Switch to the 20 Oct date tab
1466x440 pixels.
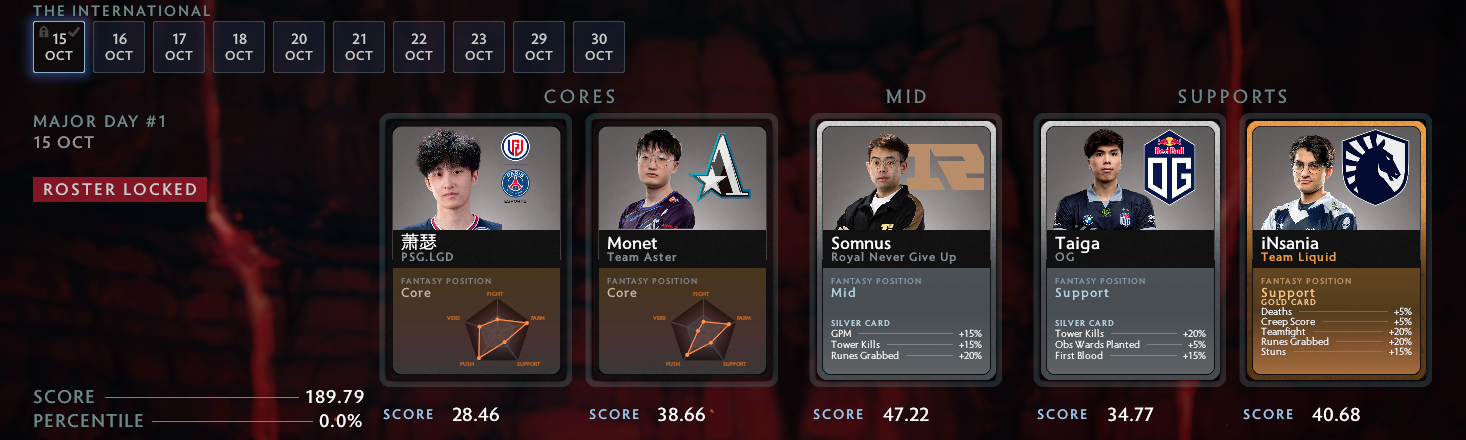pos(299,48)
